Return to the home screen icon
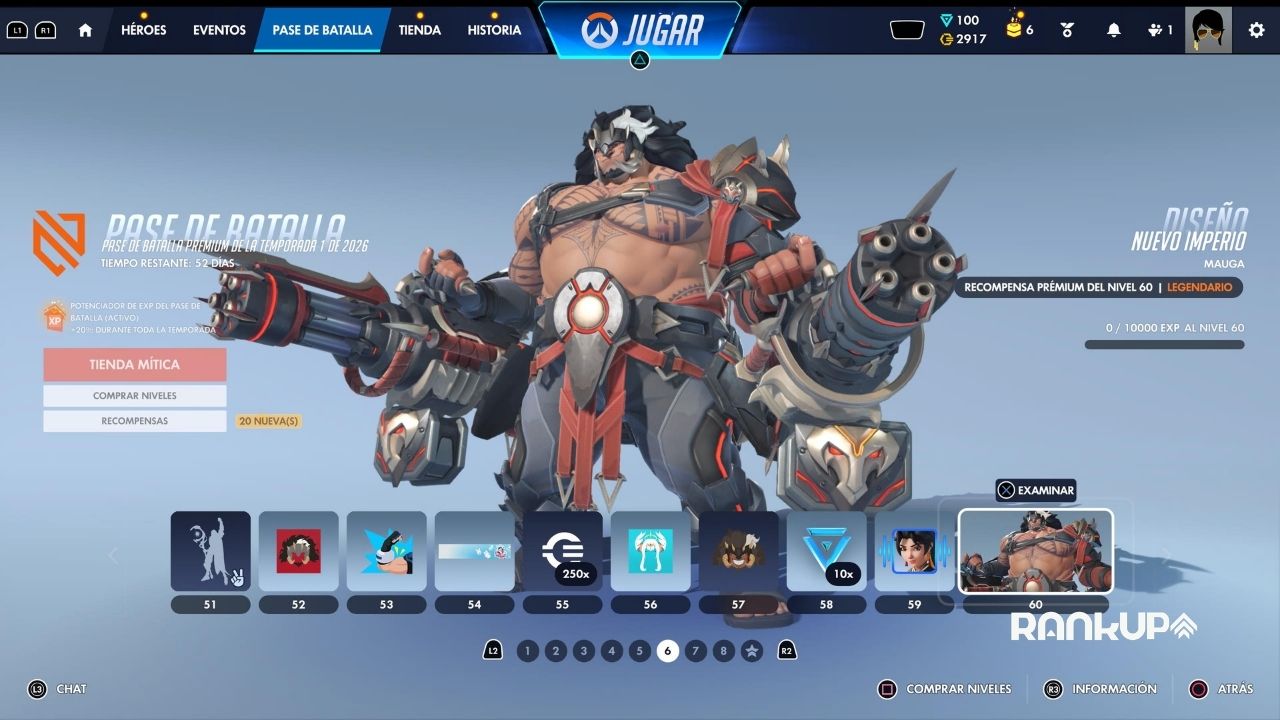Screen dimensions: 1280x720 coord(85,30)
